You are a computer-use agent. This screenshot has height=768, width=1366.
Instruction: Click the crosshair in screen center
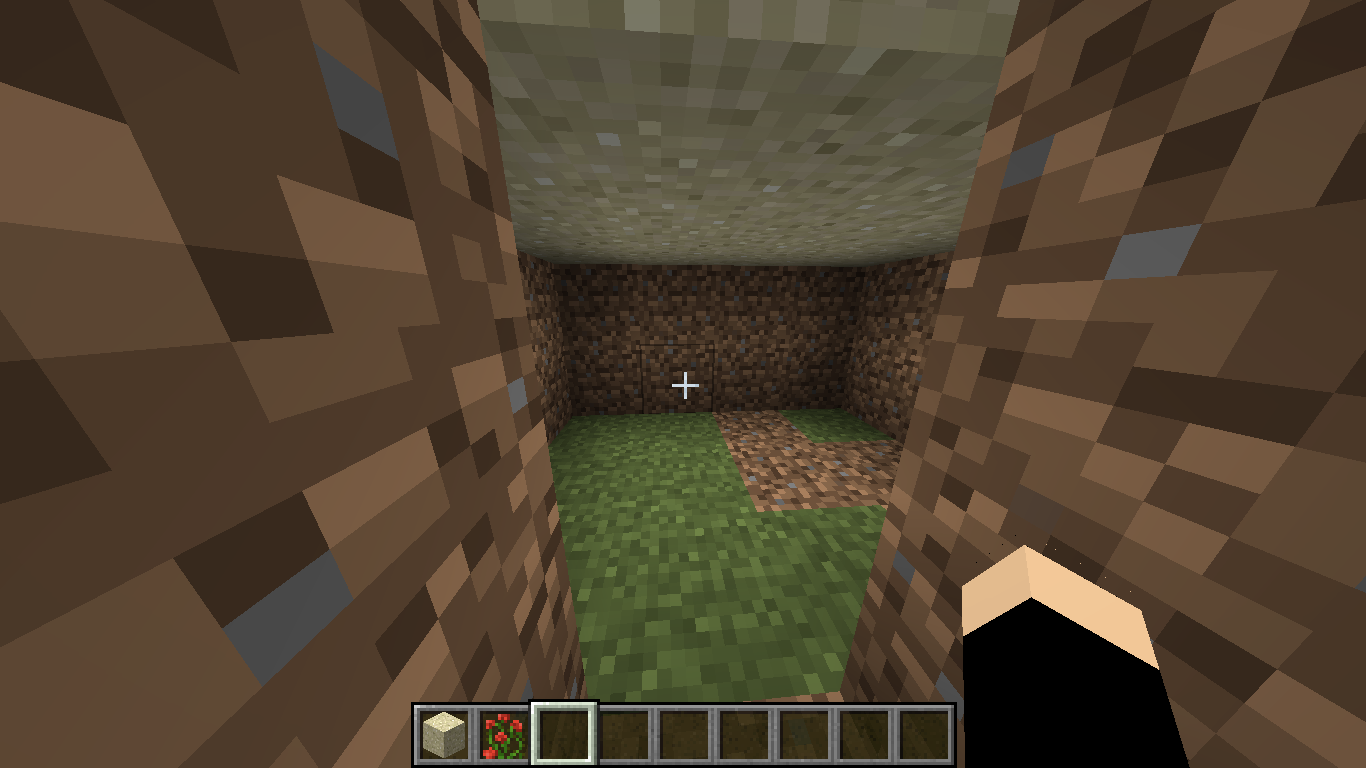(x=683, y=384)
